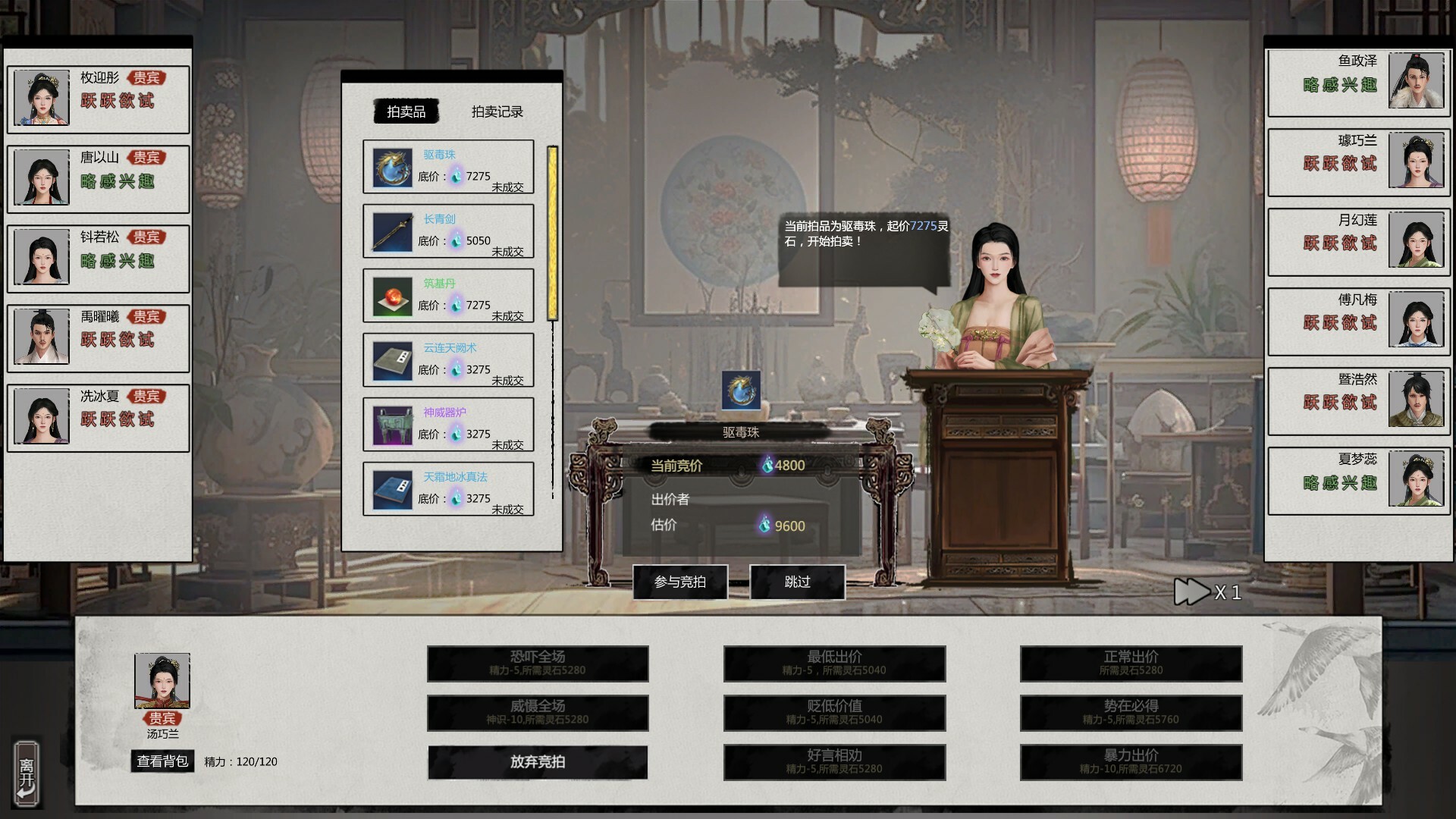This screenshot has width=1456, height=819.
Task: Switch to the 拍卖记录 auction record tab
Action: point(497,111)
